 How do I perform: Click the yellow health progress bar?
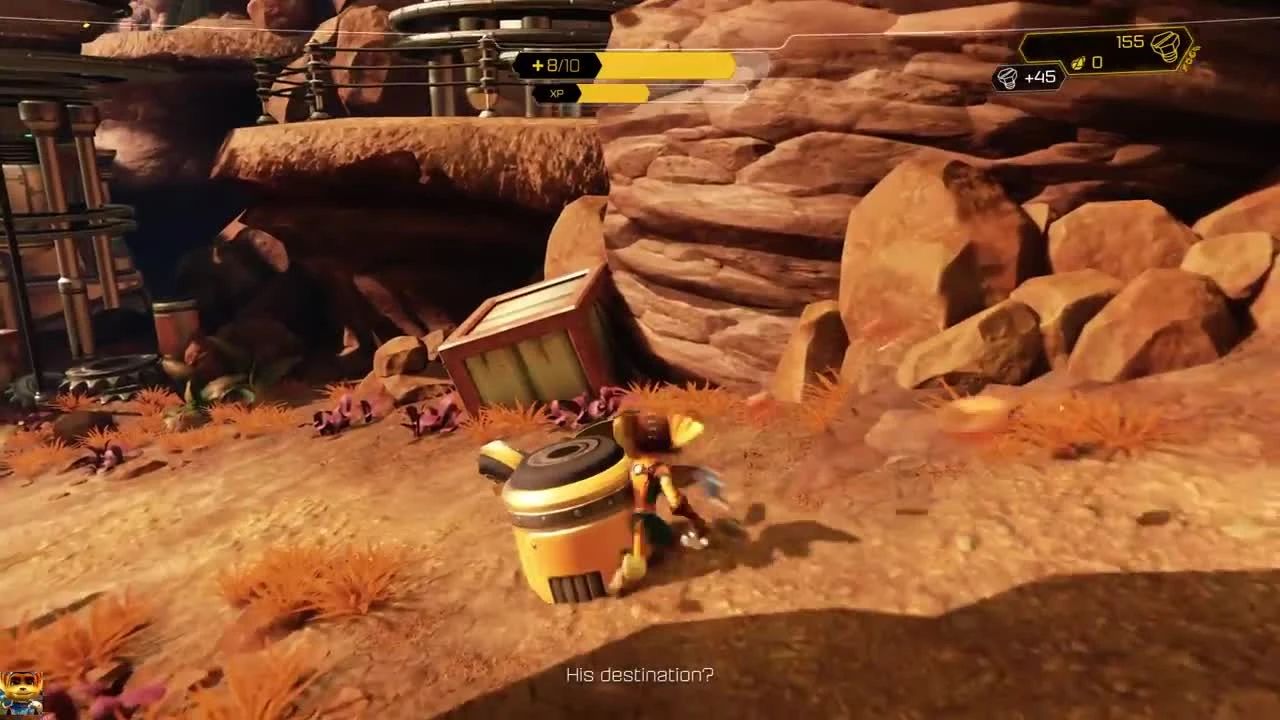[667, 66]
